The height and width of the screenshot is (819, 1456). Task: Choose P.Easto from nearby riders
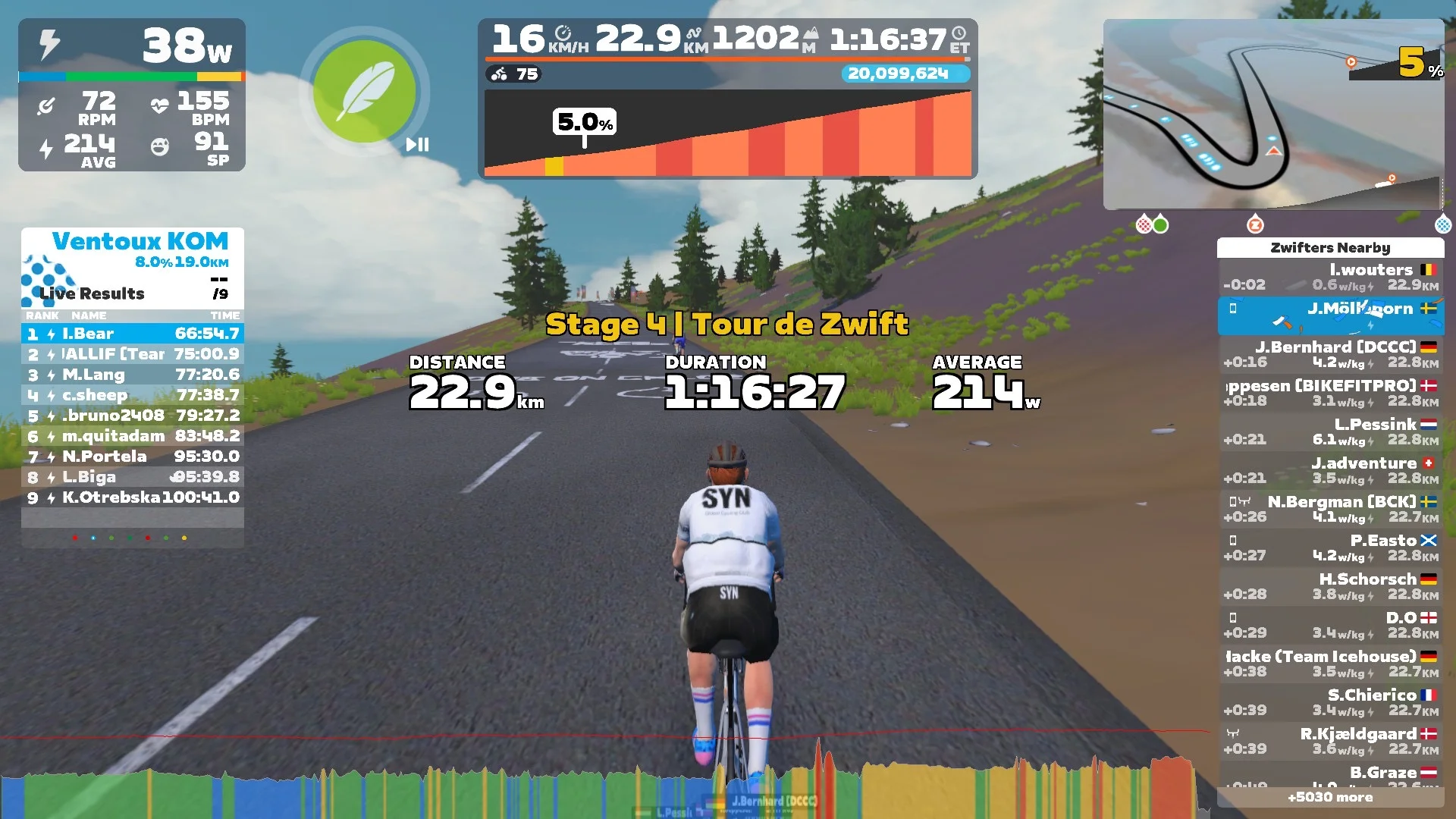point(1330,548)
